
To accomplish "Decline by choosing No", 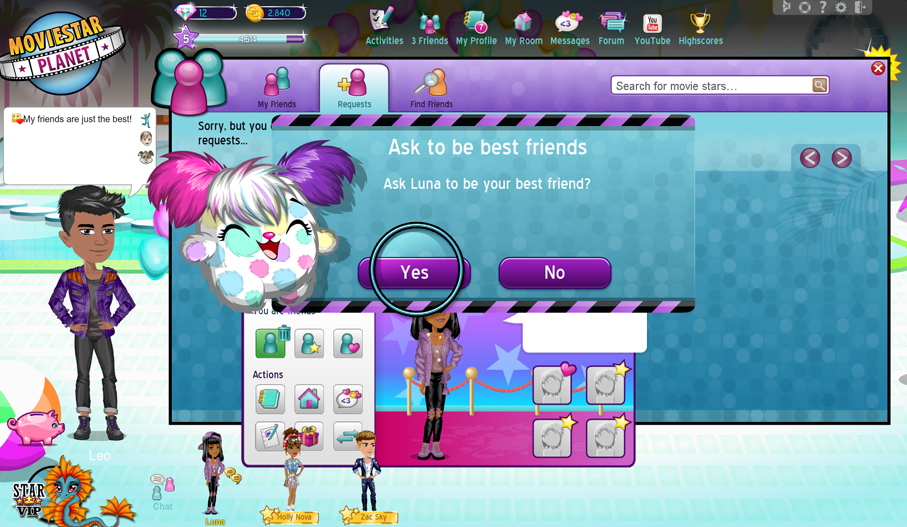I will point(554,273).
